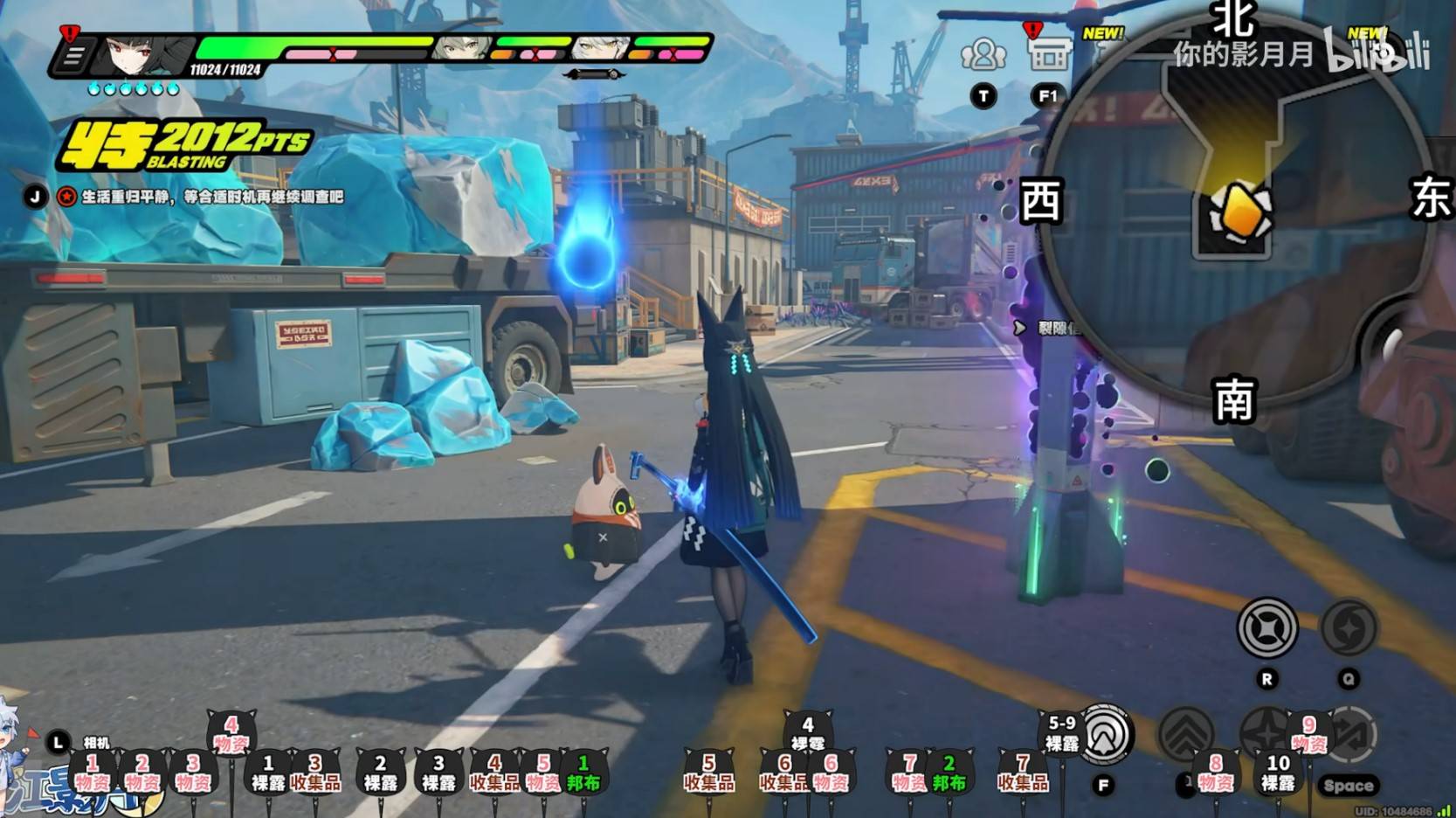Open the shop storefront icon
The width and height of the screenshot is (1456, 818).
[1048, 55]
